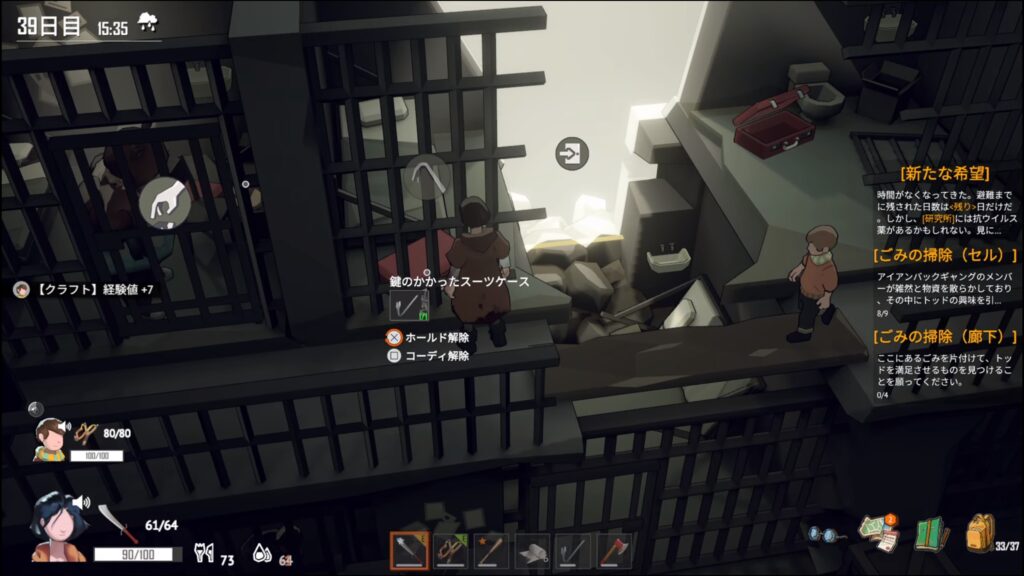1024x576 pixels.
Task: Select the baseball bat hotbar slot
Action: [x=491, y=551]
